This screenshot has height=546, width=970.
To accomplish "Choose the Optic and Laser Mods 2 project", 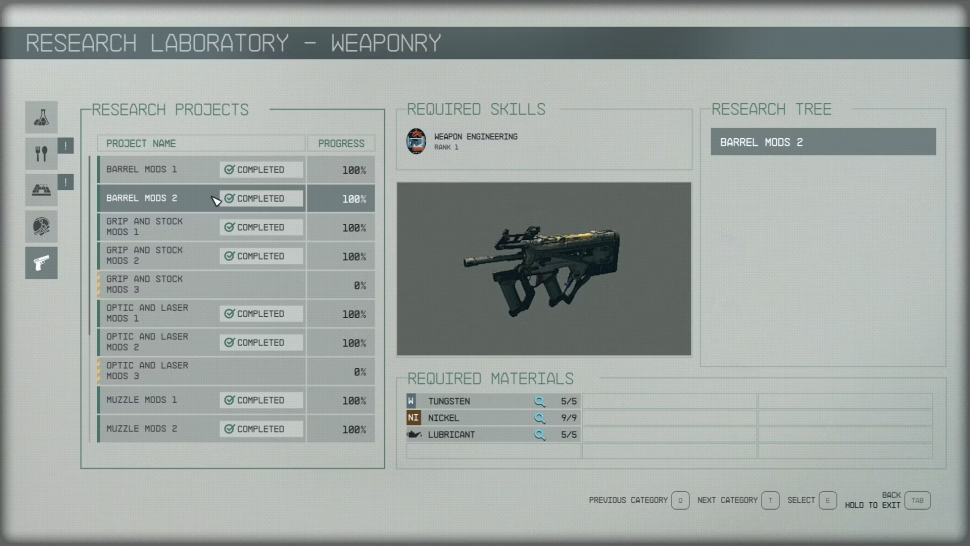I will (x=236, y=342).
